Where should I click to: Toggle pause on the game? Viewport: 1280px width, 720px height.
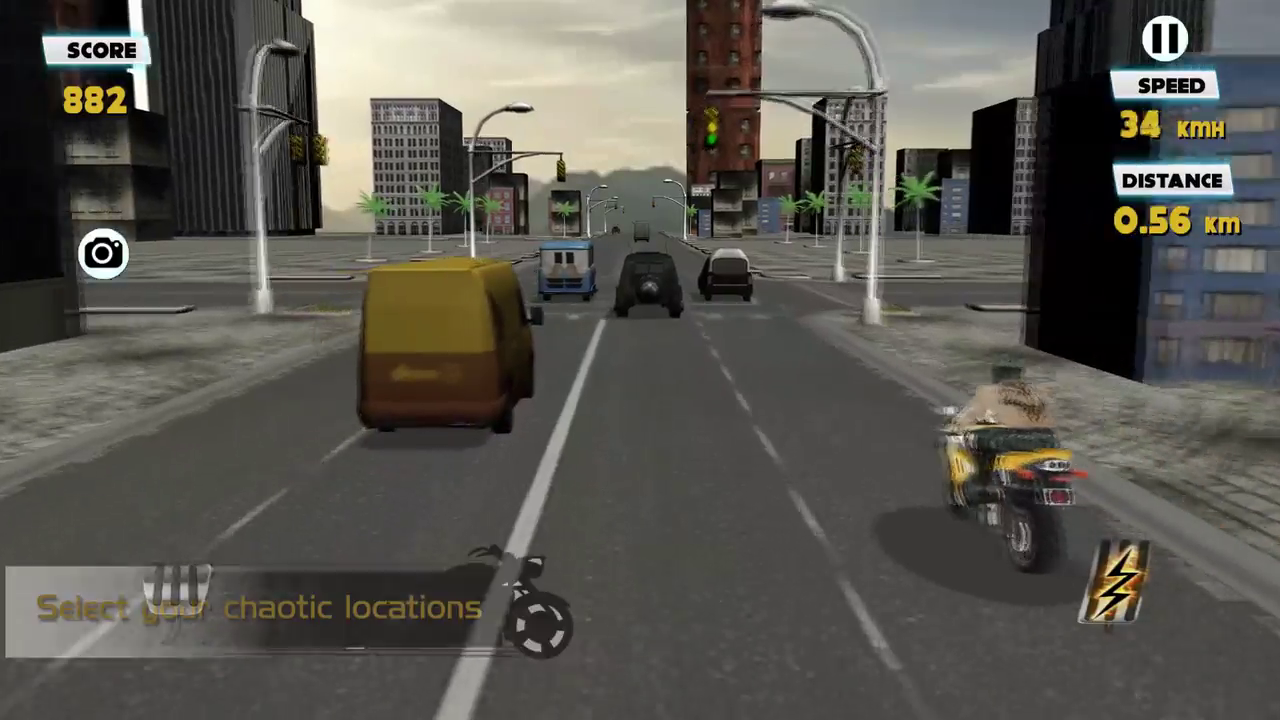point(1164,38)
